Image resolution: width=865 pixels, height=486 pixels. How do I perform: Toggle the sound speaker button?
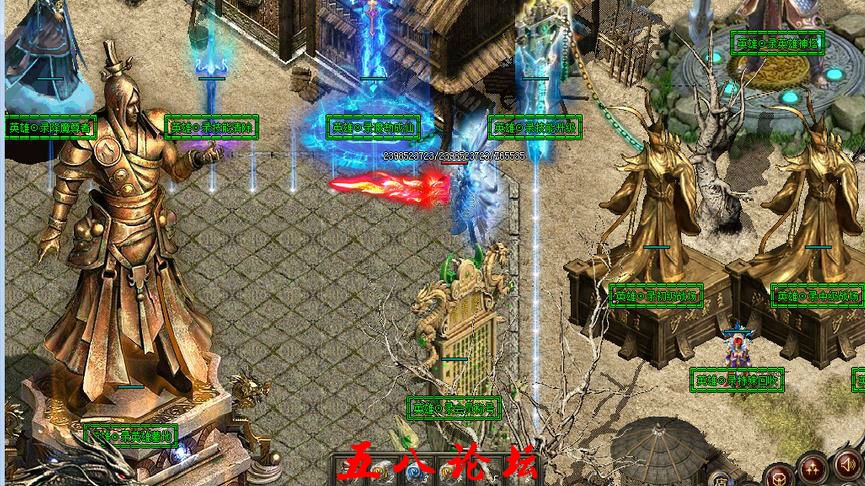[848, 465]
